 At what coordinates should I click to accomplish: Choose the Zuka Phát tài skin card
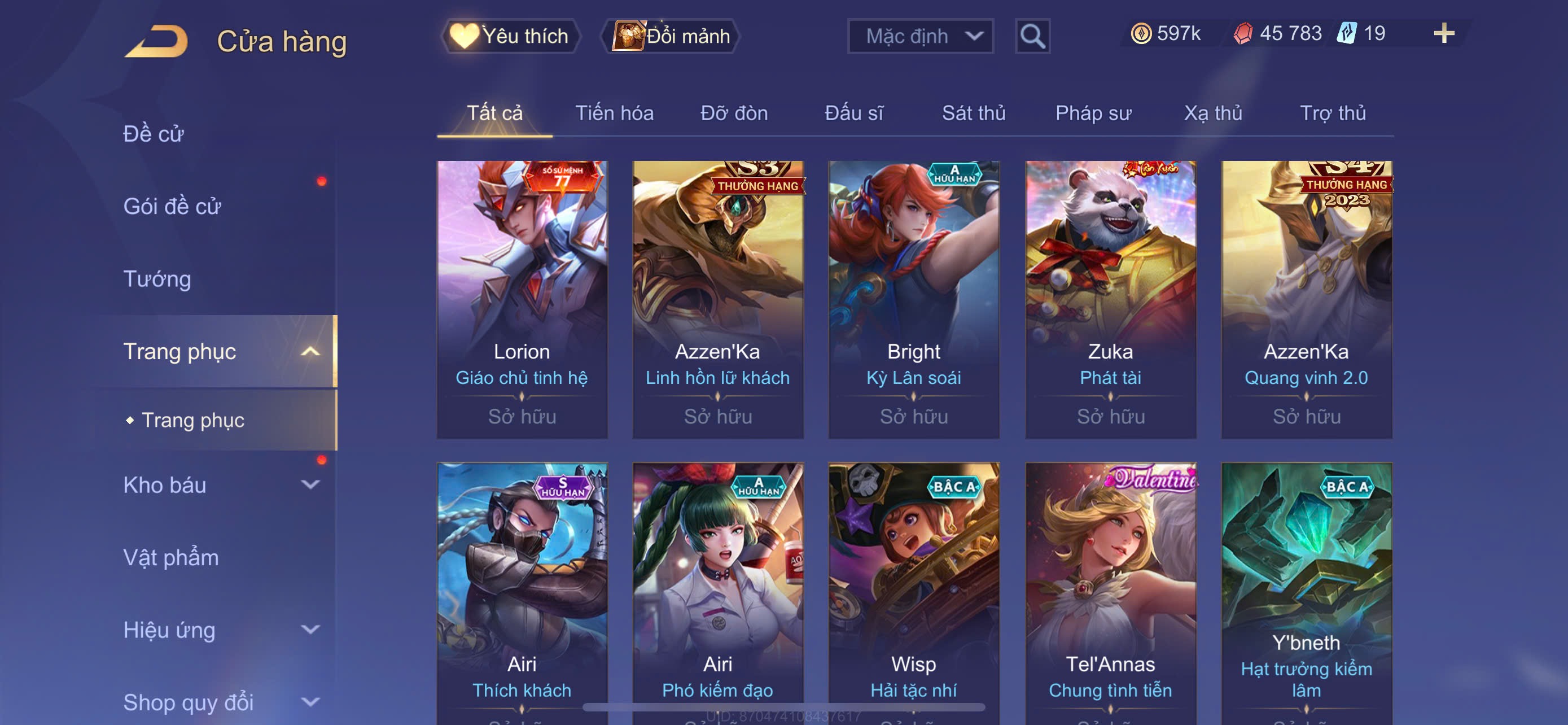(x=1110, y=299)
